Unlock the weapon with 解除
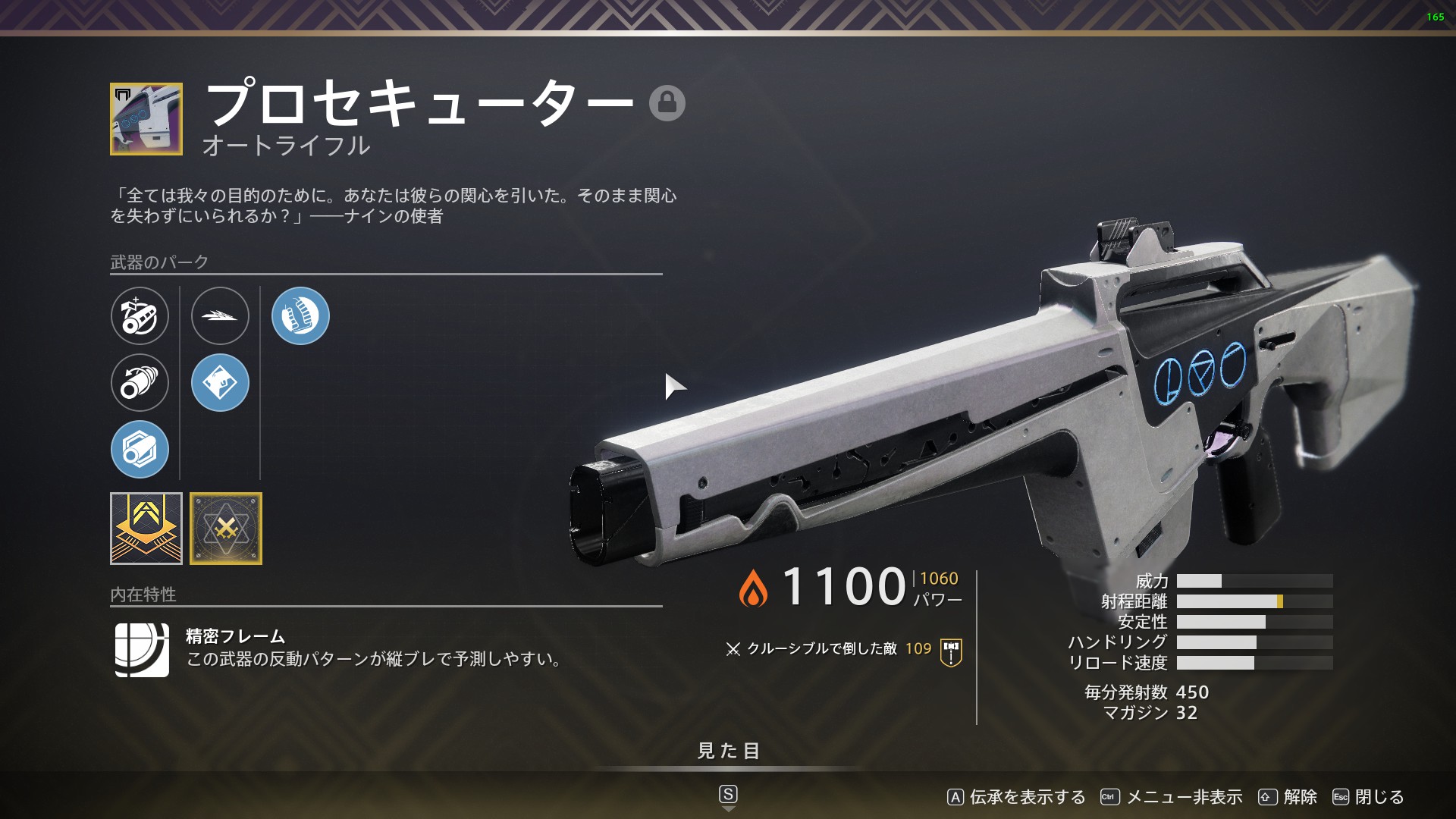 click(1288, 797)
